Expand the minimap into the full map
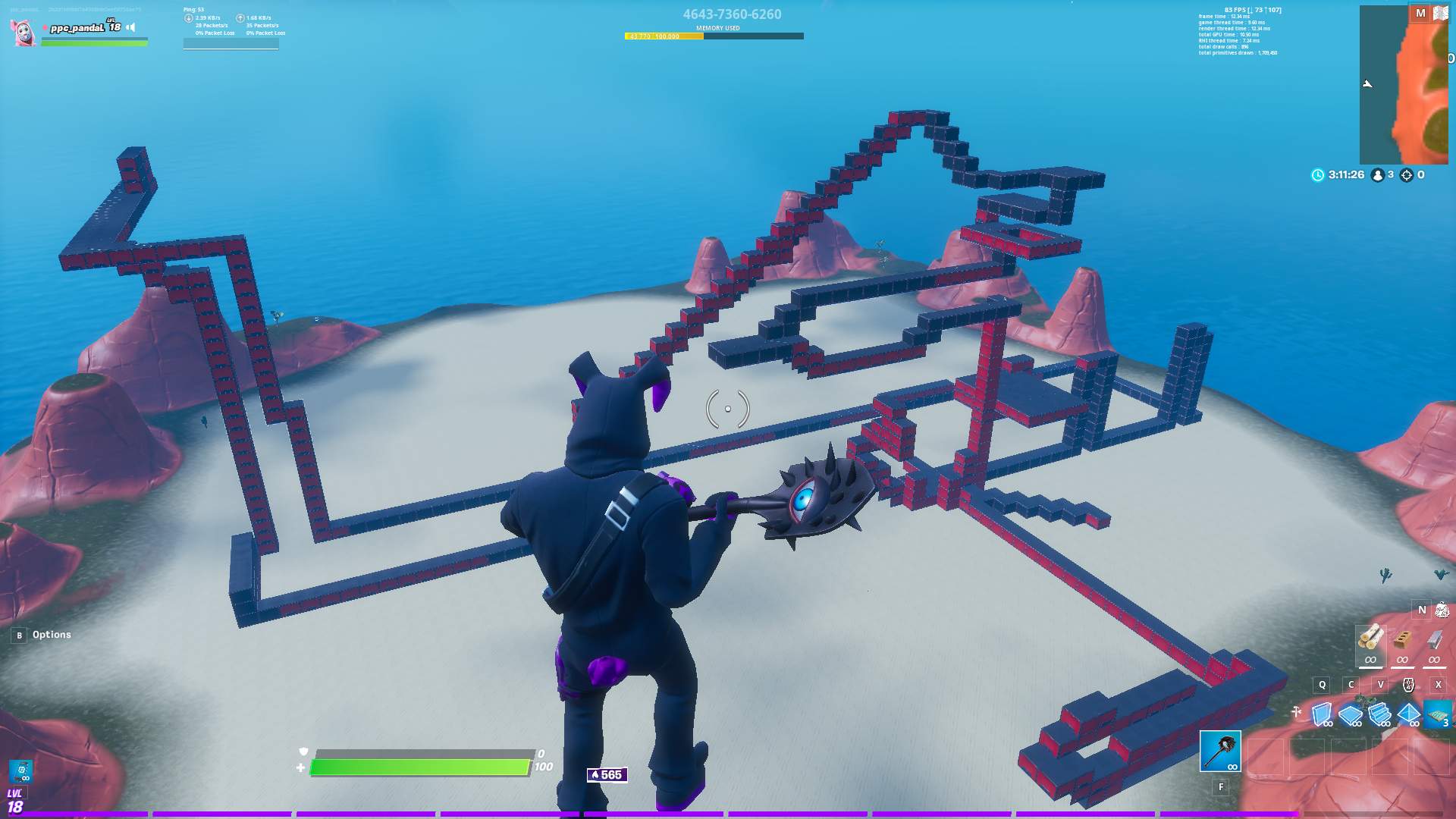 pyautogui.click(x=1422, y=13)
